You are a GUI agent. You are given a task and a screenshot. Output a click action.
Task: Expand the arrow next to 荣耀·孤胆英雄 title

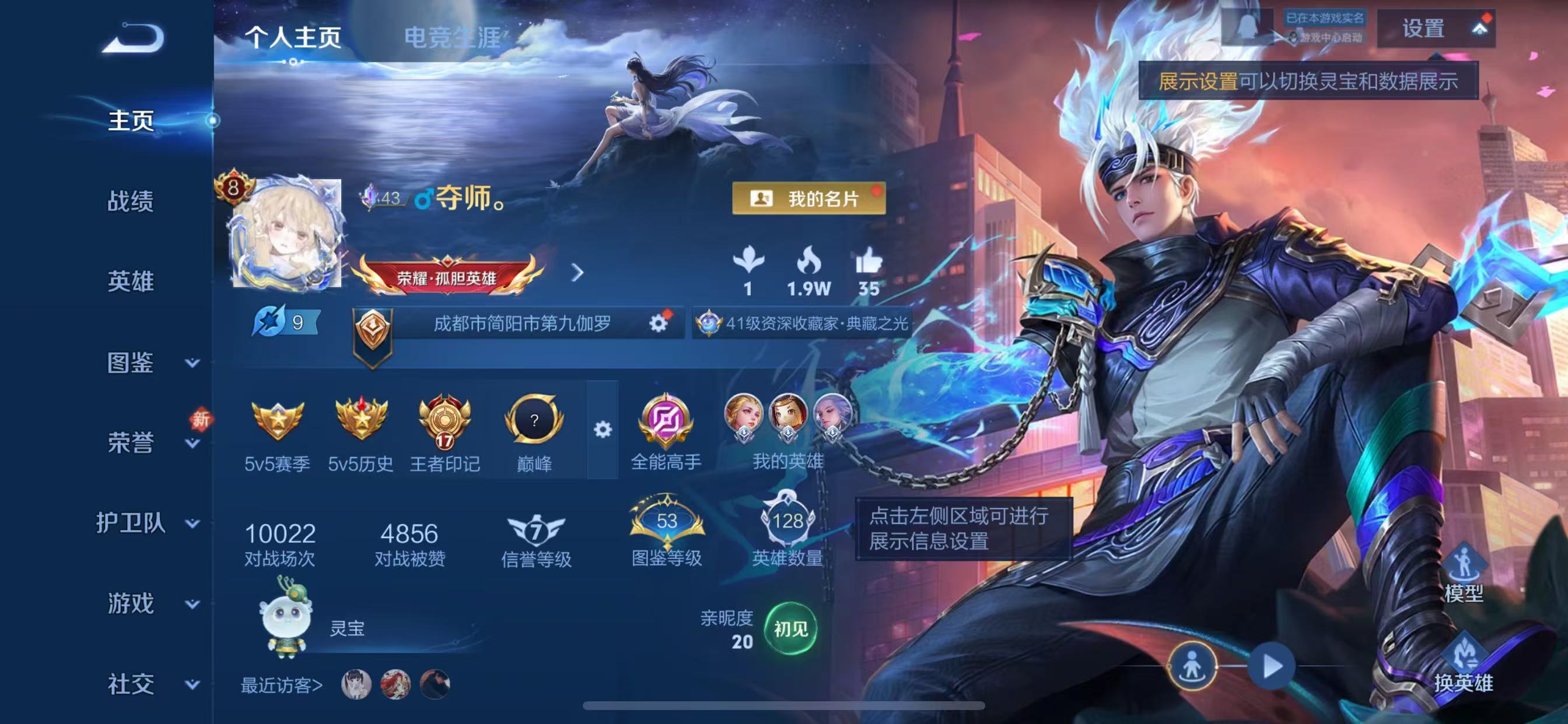tap(577, 274)
